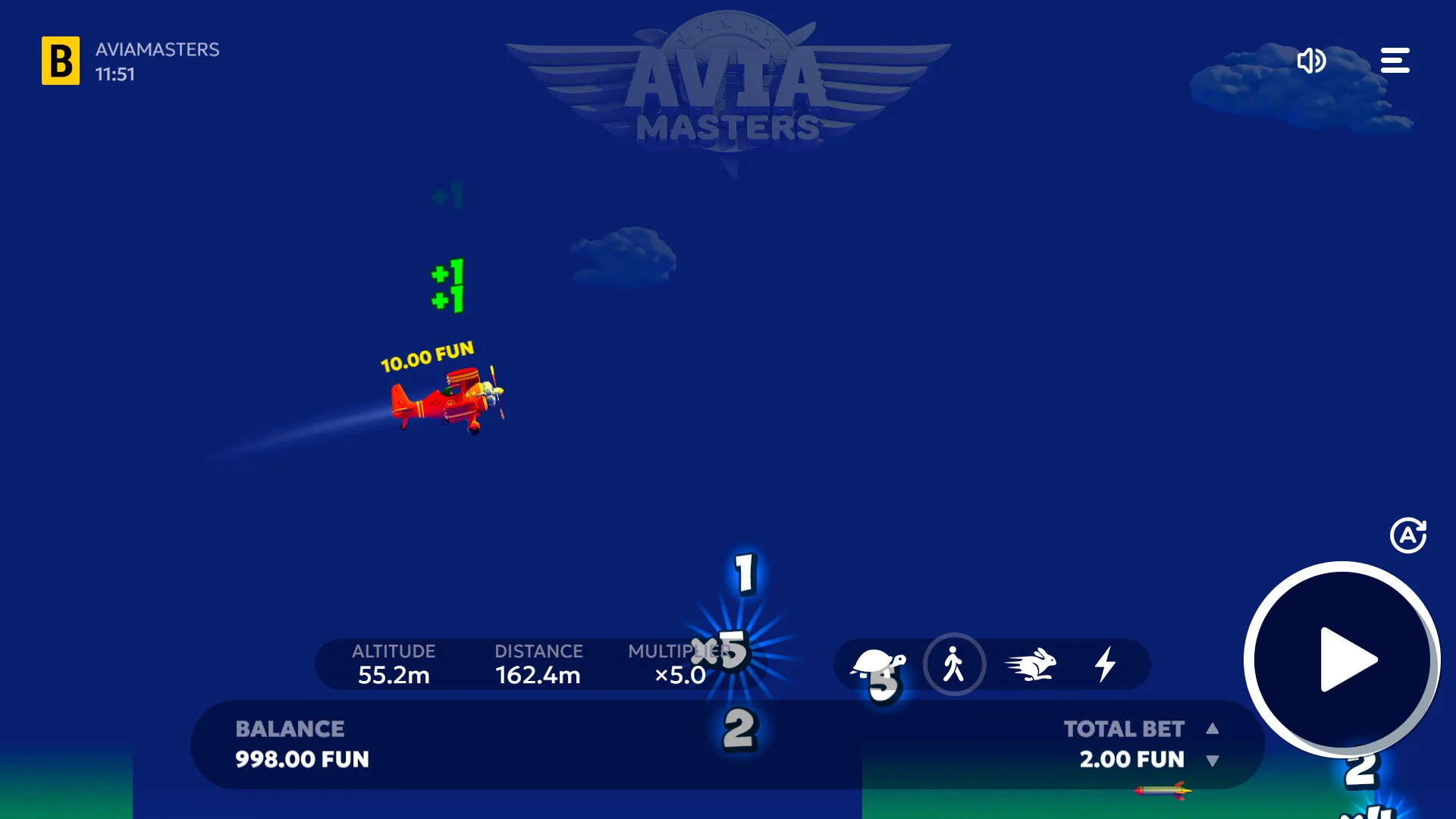
Task: Switch speed selection to rabbit mode
Action: (x=1031, y=664)
